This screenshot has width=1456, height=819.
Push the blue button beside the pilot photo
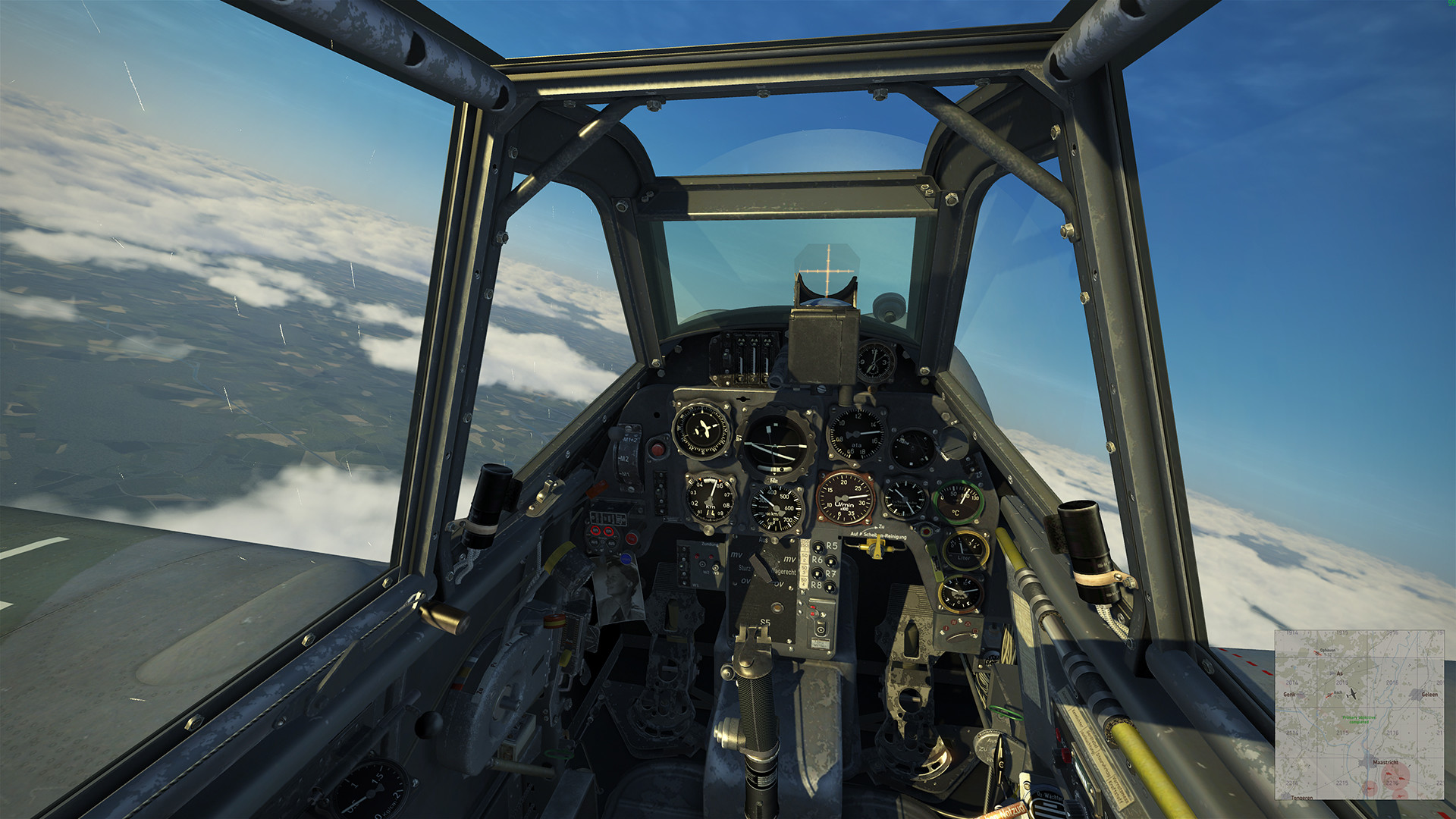click(x=626, y=558)
